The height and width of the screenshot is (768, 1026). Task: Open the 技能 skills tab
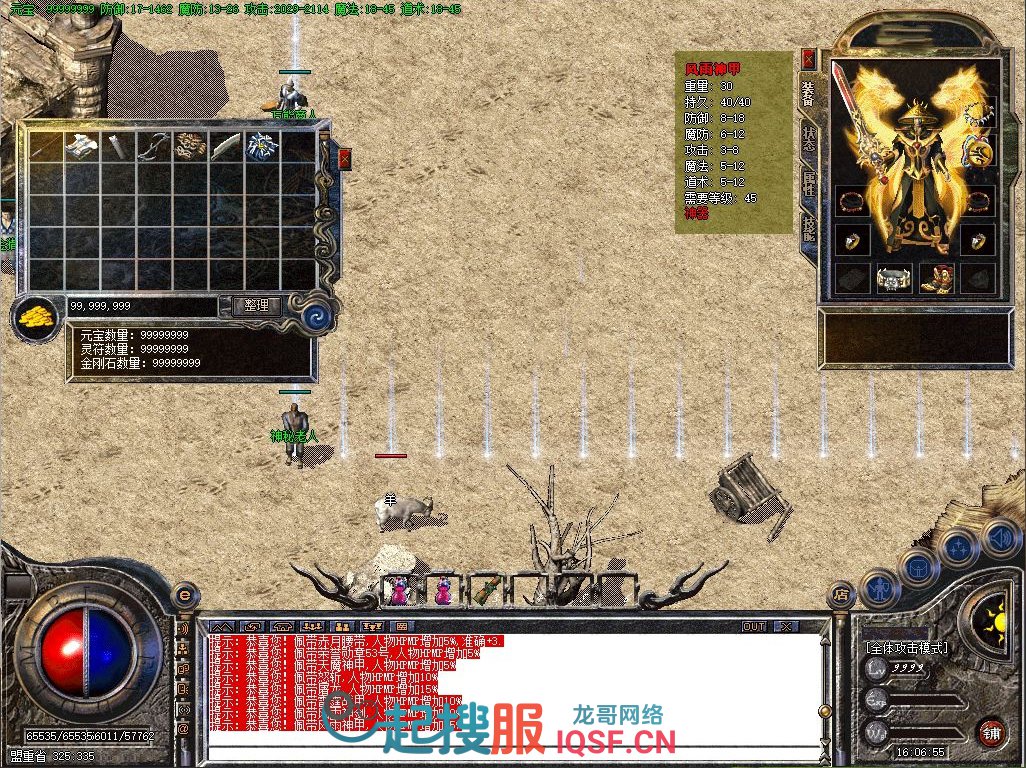(808, 232)
